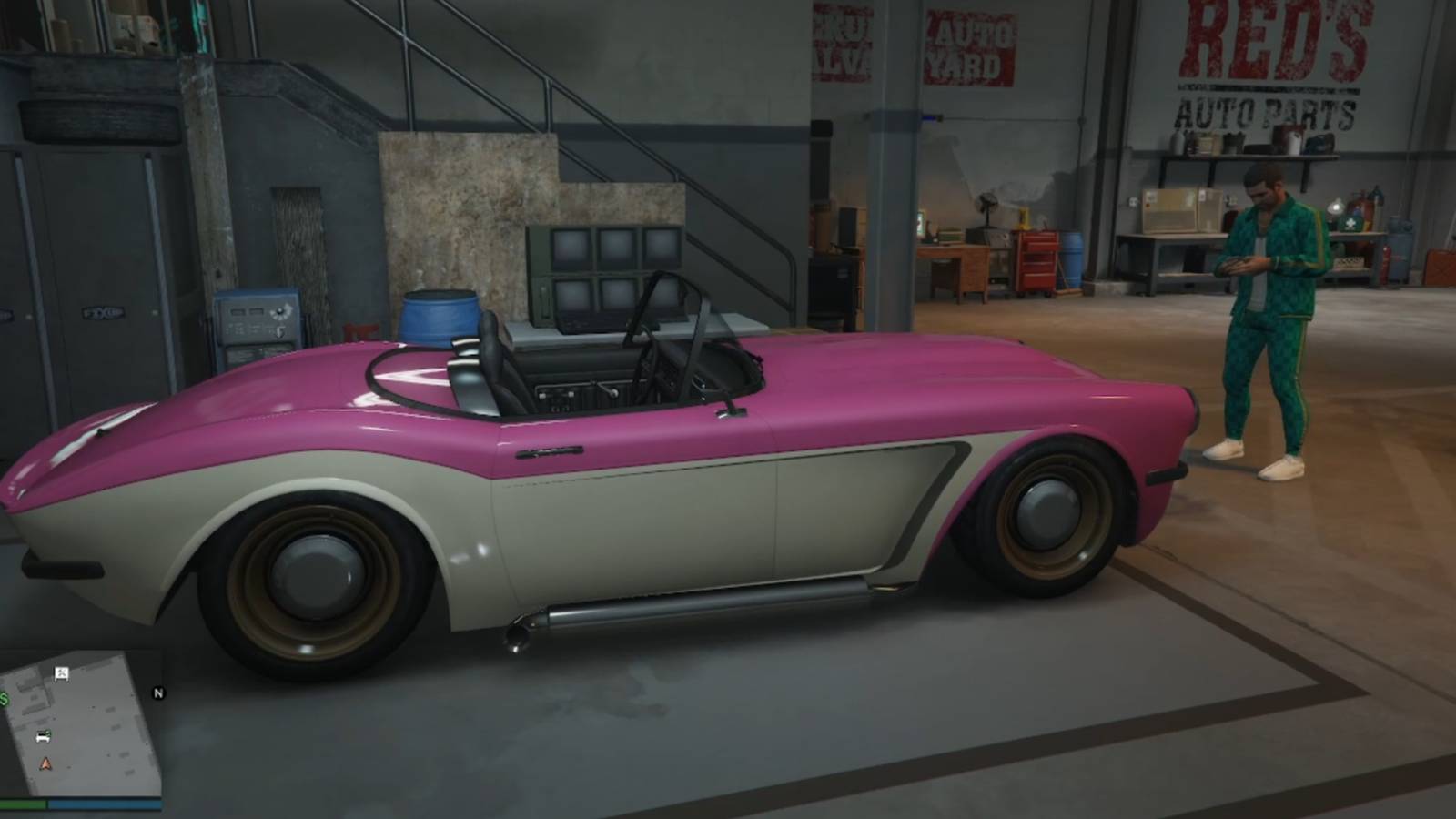Click the orange player arrow on the minimap

[45, 764]
